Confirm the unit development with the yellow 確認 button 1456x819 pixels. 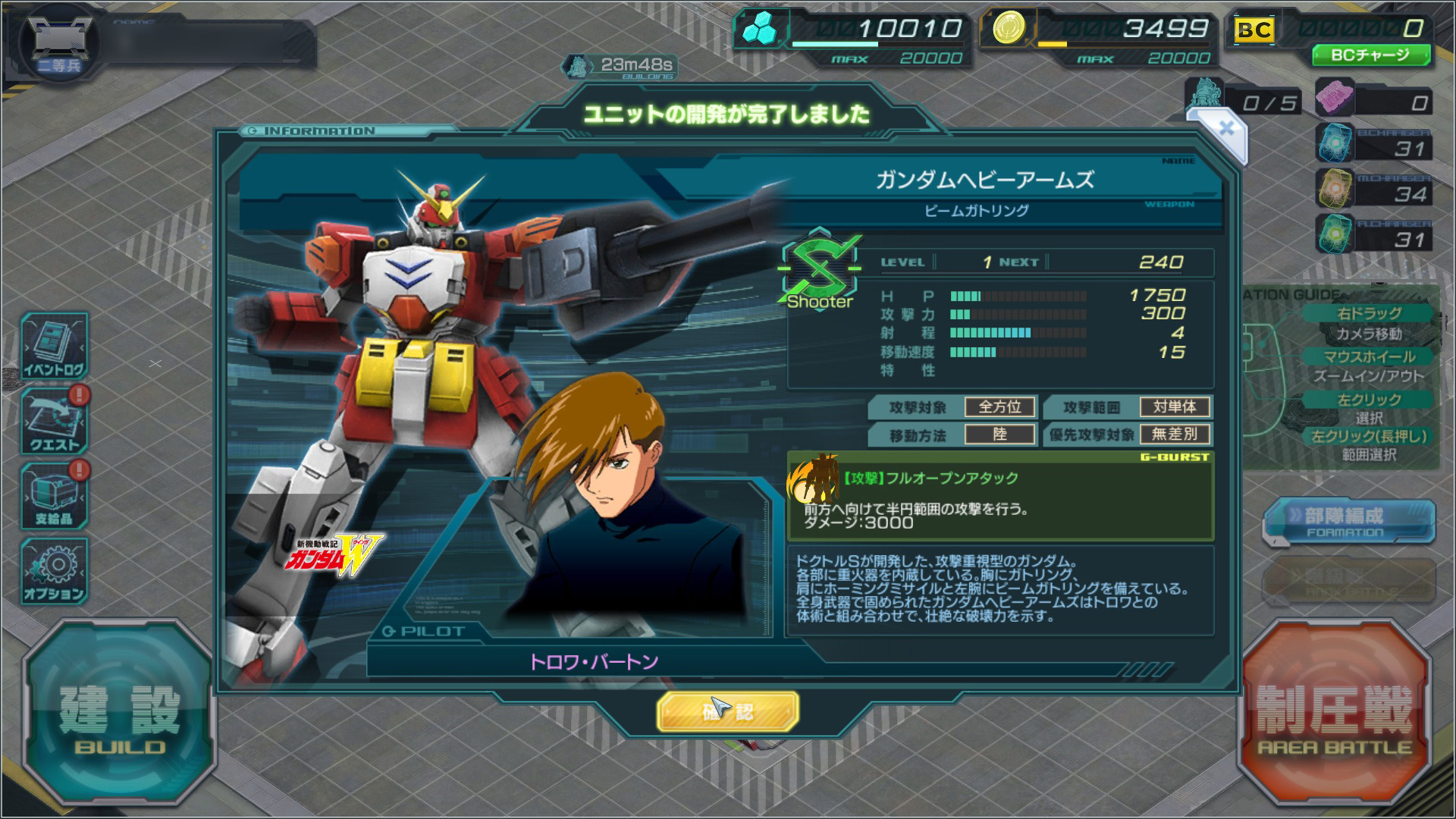[x=727, y=711]
